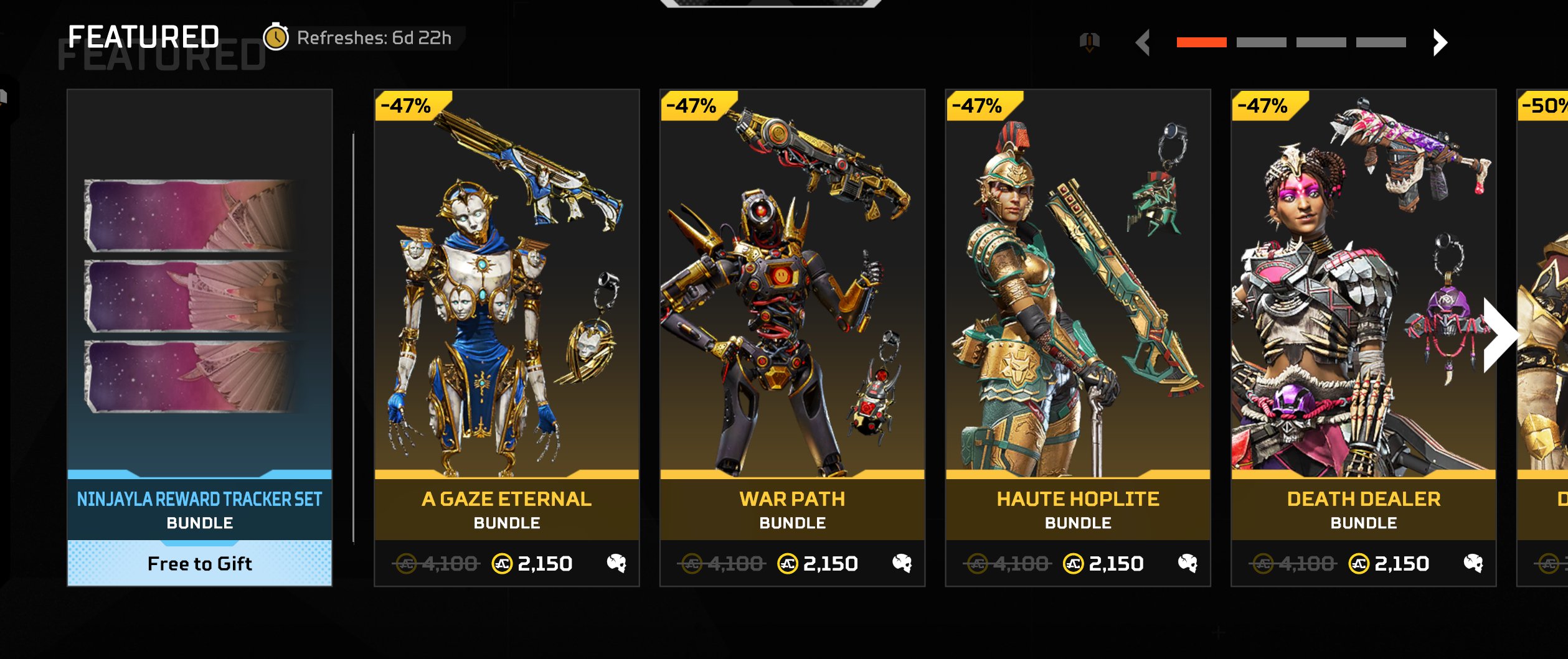View the War Path bundle
1568x659 pixels.
(792, 299)
